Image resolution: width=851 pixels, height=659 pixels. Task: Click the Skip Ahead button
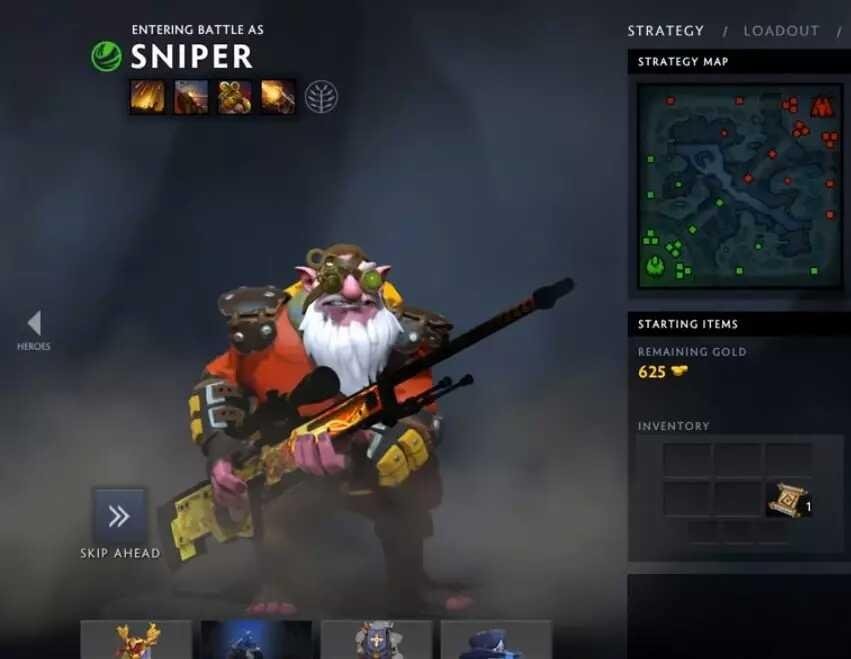point(120,516)
